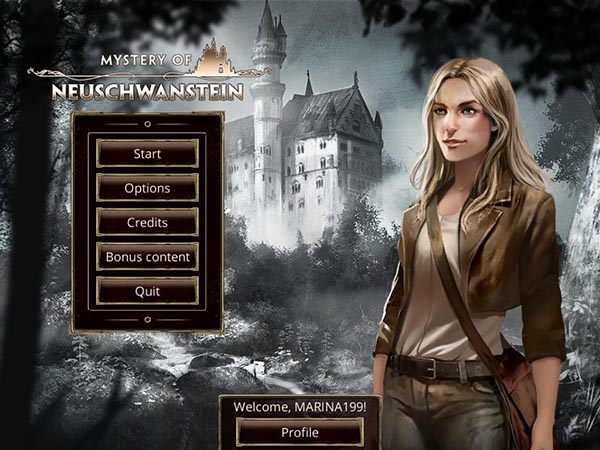Open the Bonus content section
Image resolution: width=600 pixels, height=450 pixels.
click(147, 256)
